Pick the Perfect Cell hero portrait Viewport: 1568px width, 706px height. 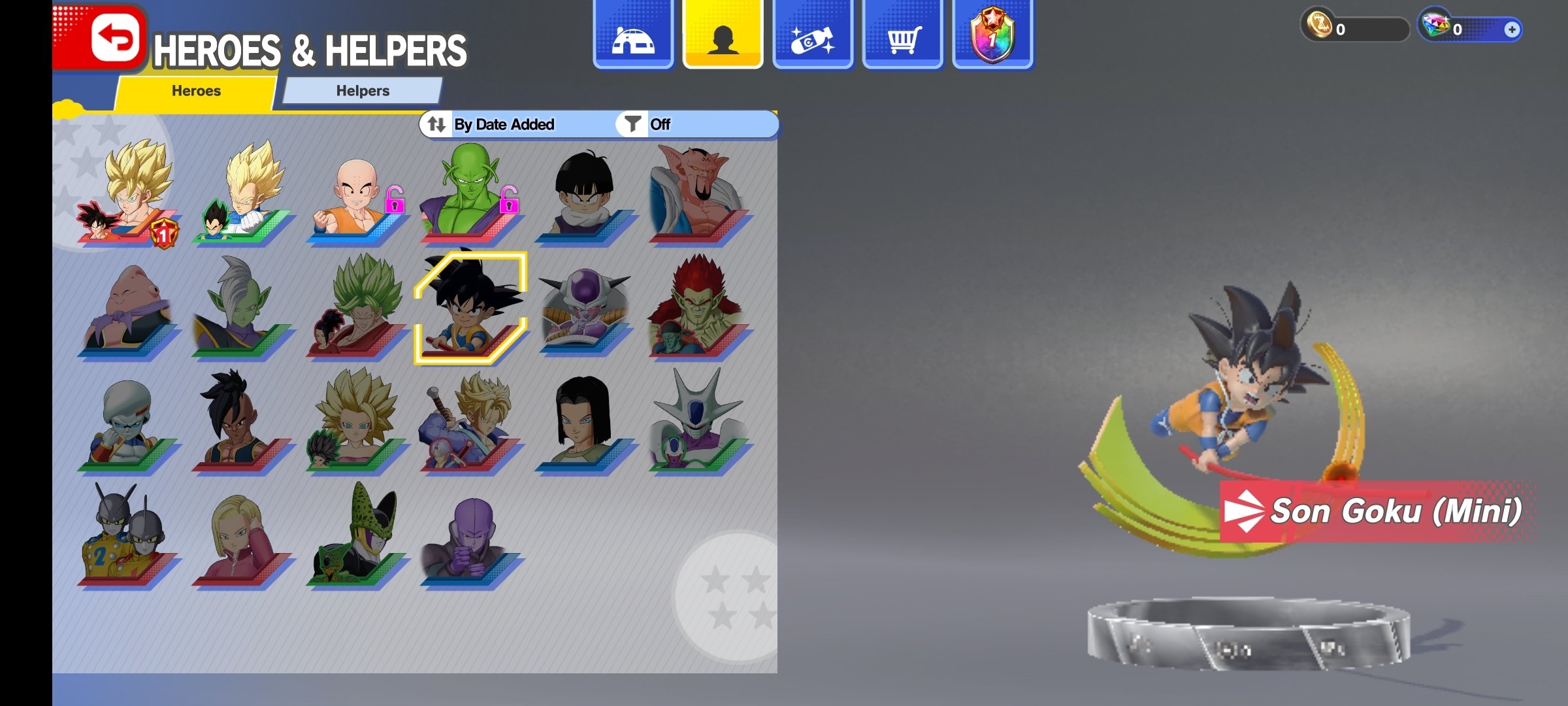point(356,536)
